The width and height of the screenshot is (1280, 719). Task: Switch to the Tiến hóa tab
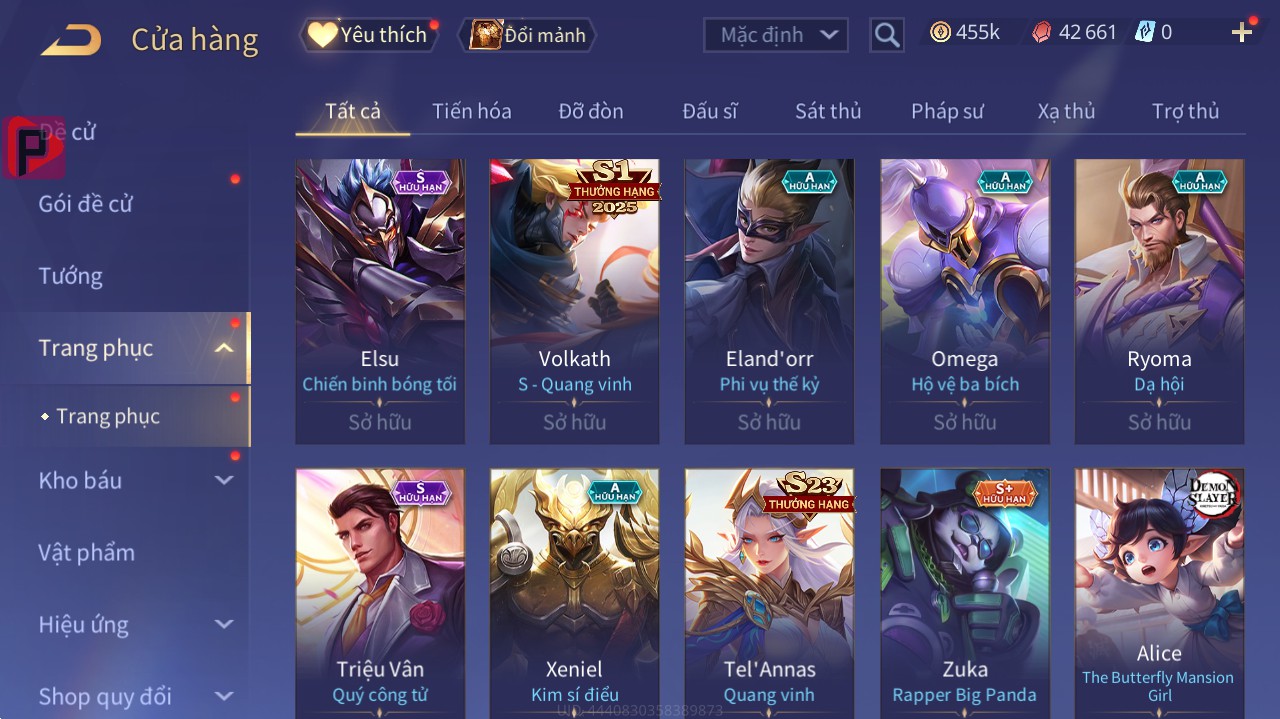coord(472,111)
